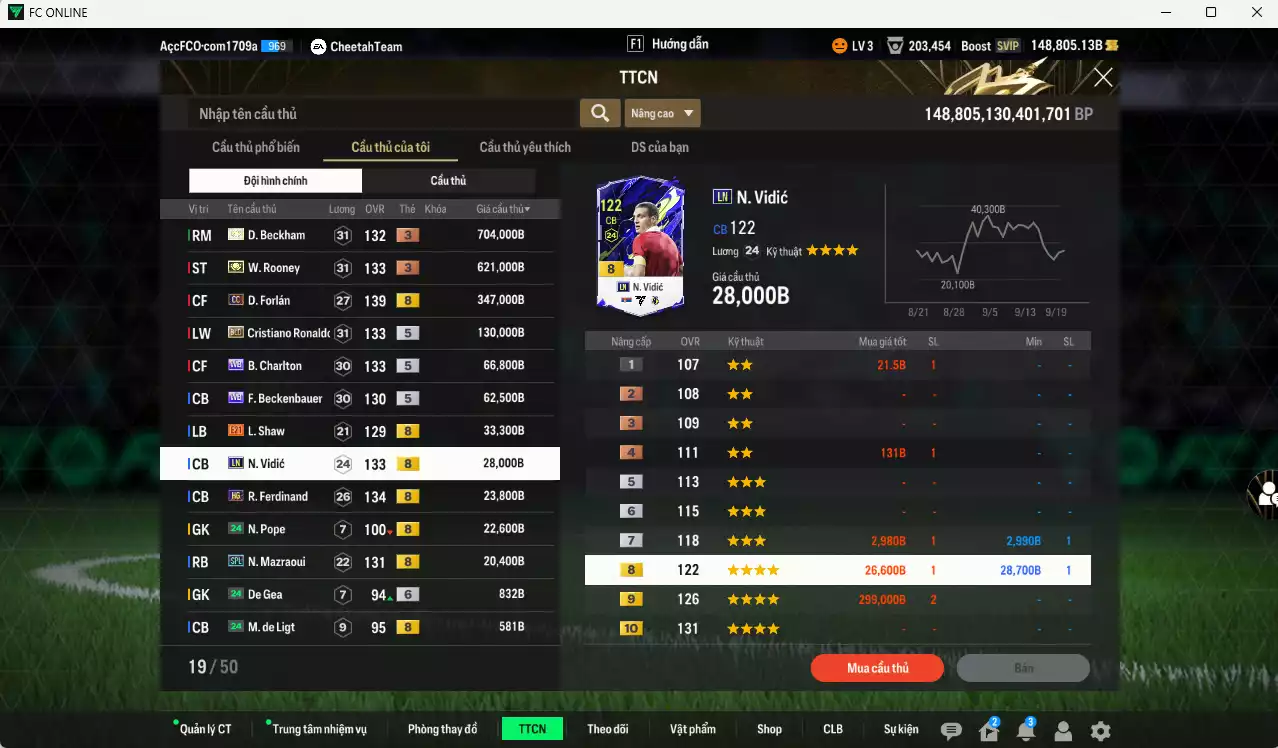Focus the player name search field

382,114
